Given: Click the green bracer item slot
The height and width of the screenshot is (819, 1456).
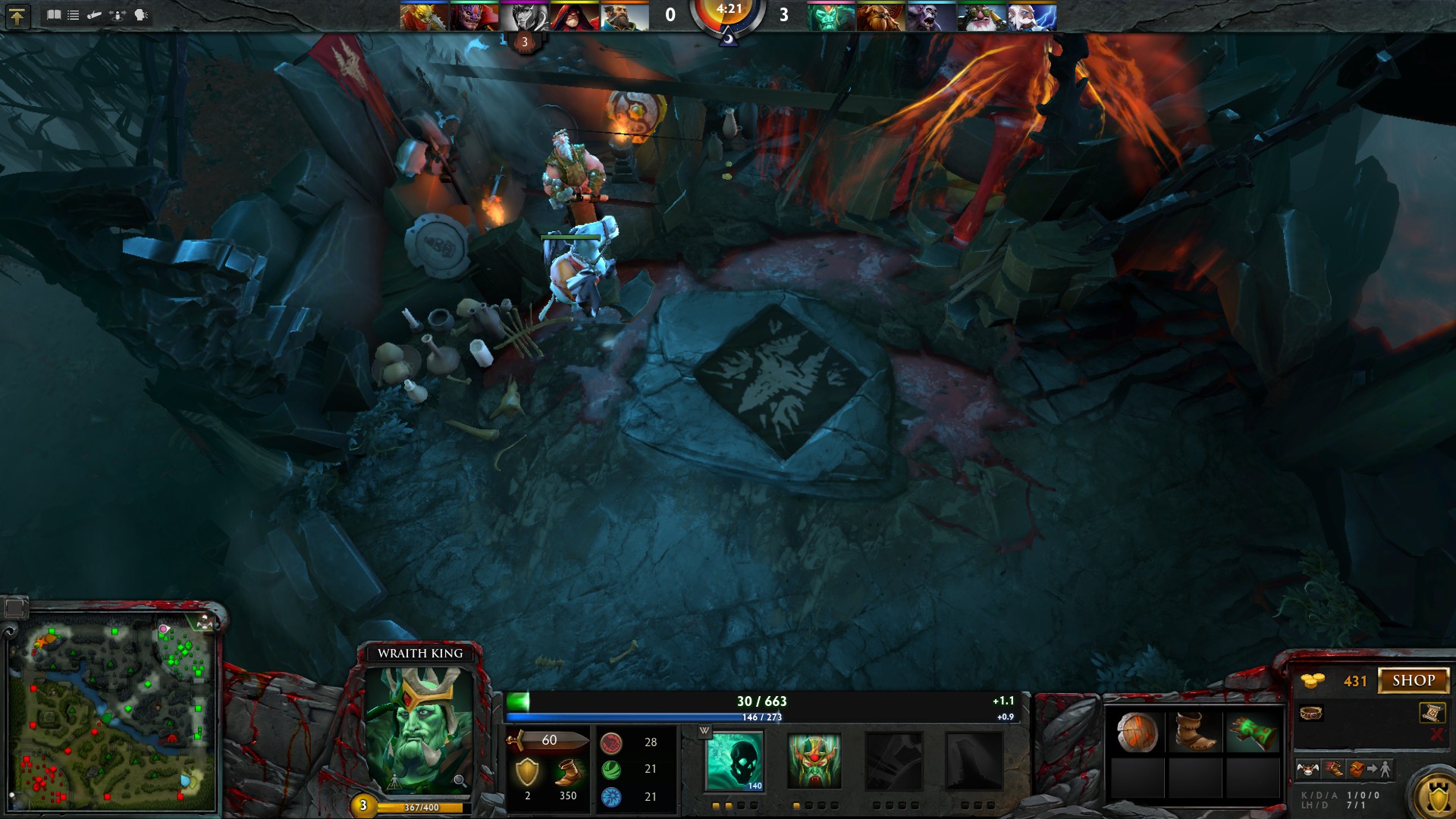Looking at the screenshot, I should pyautogui.click(x=1252, y=733).
